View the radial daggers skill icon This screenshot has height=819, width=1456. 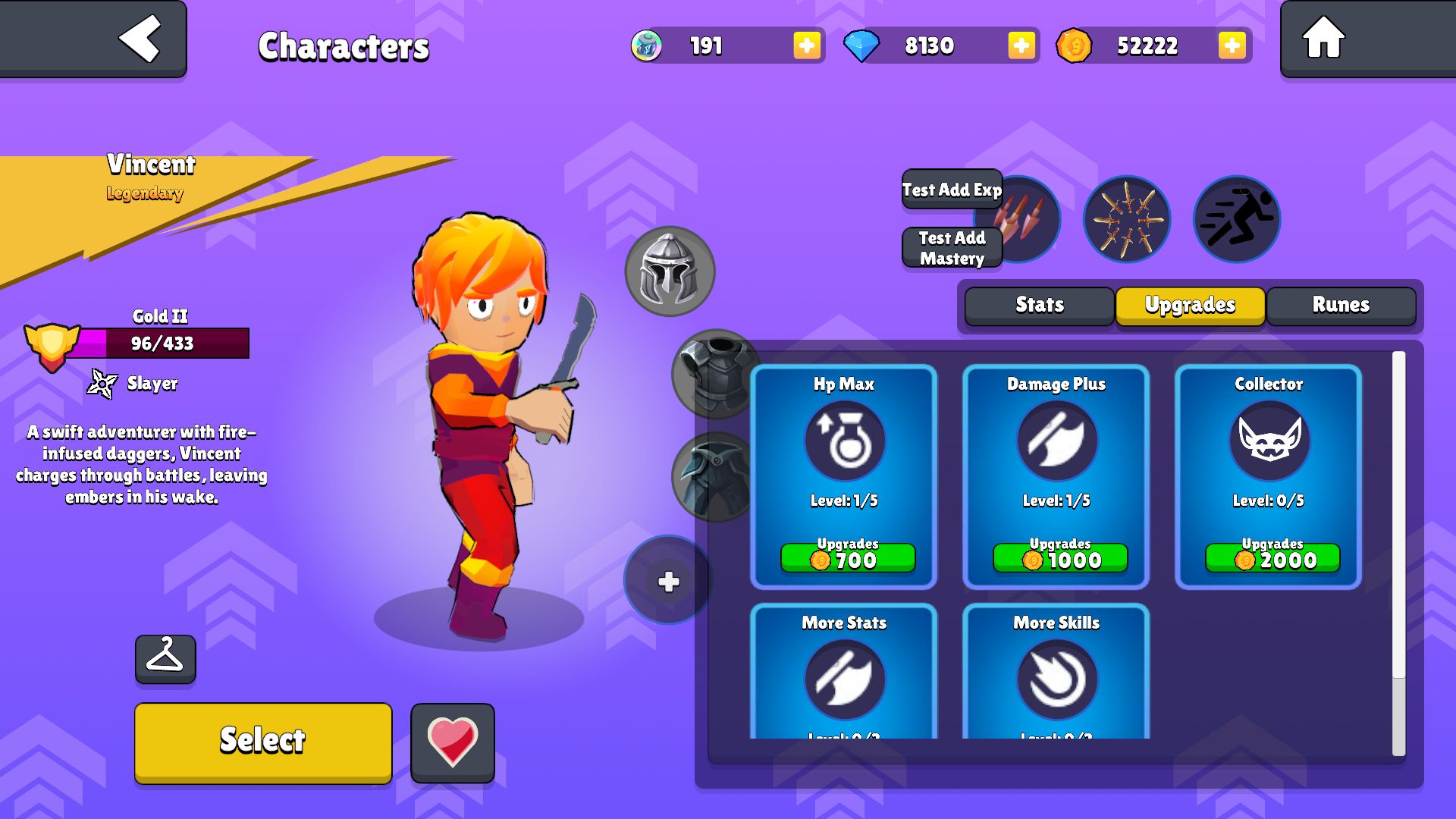1126,220
